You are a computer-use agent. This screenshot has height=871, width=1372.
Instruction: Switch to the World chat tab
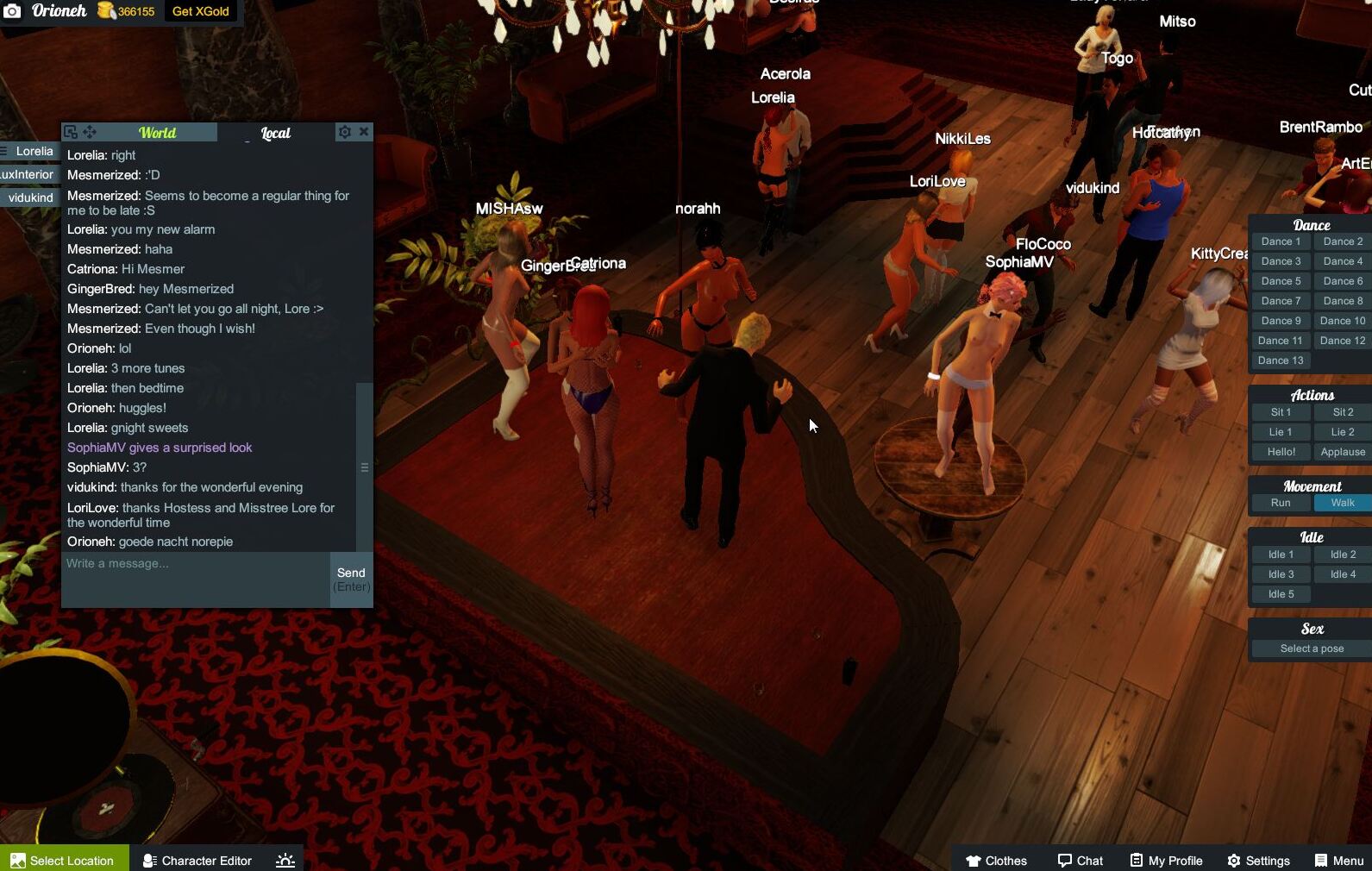(158, 133)
